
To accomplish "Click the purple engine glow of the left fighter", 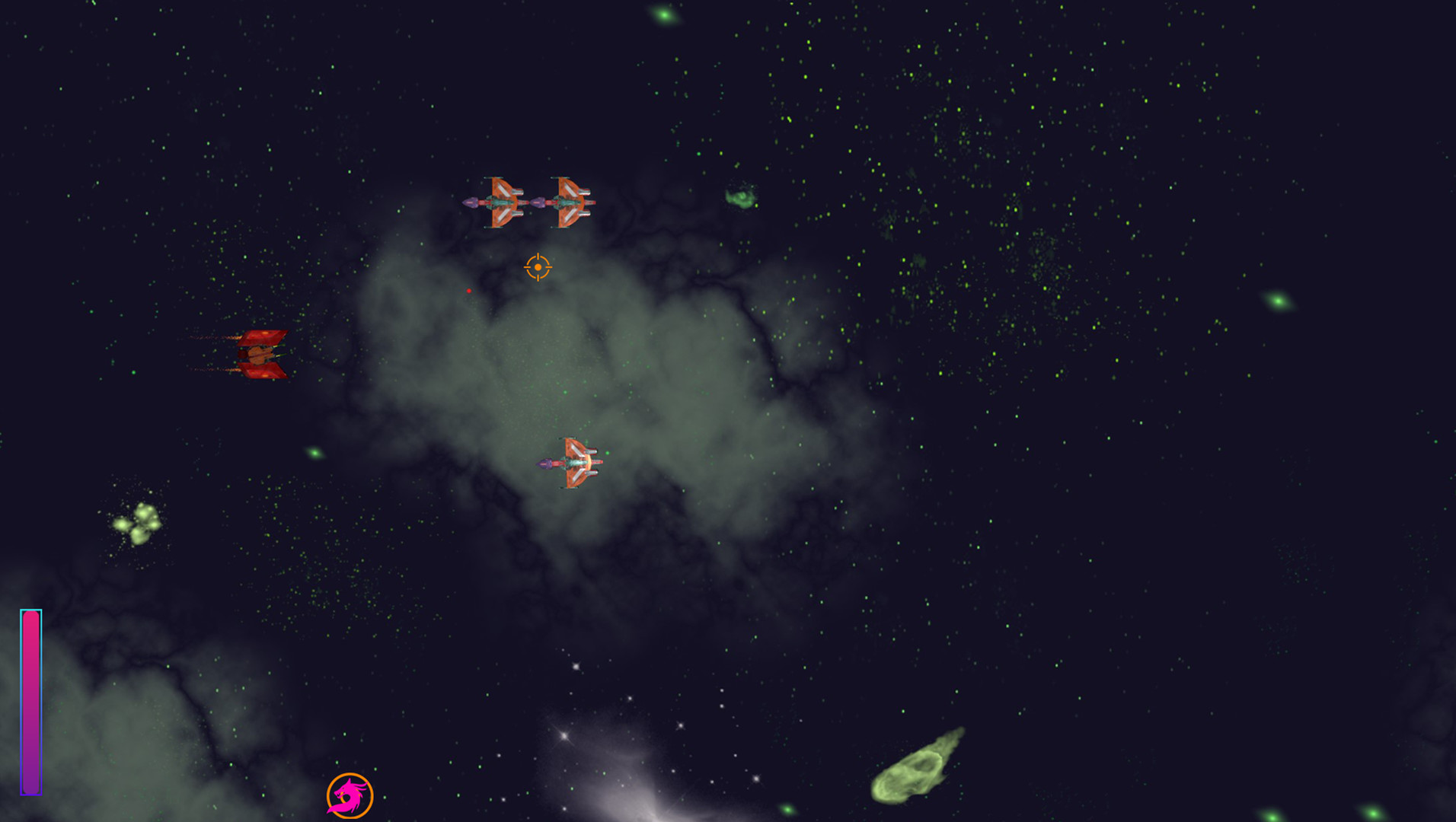I will pyautogui.click(x=470, y=202).
